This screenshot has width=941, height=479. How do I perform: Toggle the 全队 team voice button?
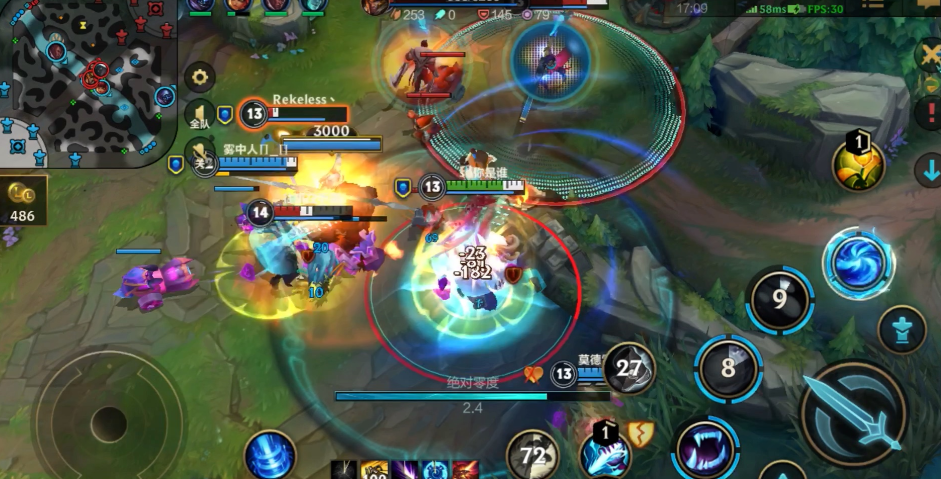pos(198,117)
